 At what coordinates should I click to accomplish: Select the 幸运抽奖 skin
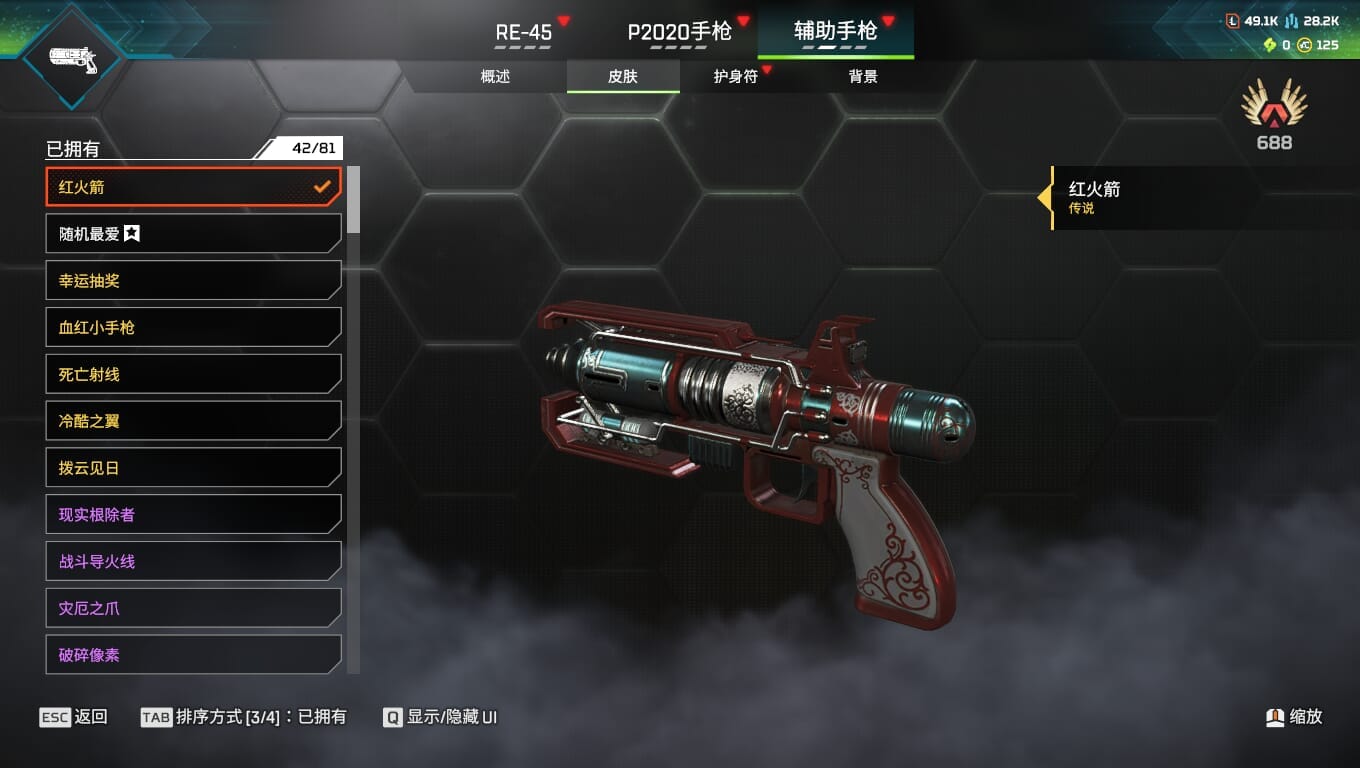click(x=193, y=281)
